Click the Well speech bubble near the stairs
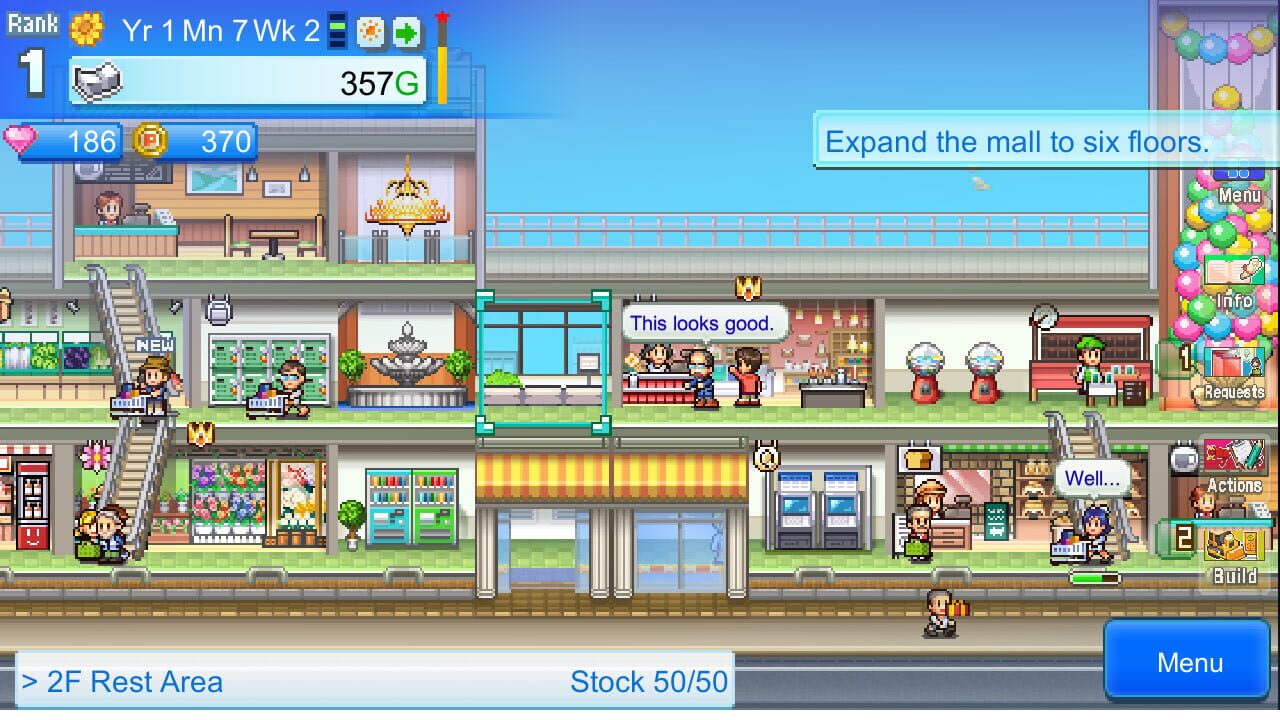The image size is (1280, 720). coord(1090,478)
